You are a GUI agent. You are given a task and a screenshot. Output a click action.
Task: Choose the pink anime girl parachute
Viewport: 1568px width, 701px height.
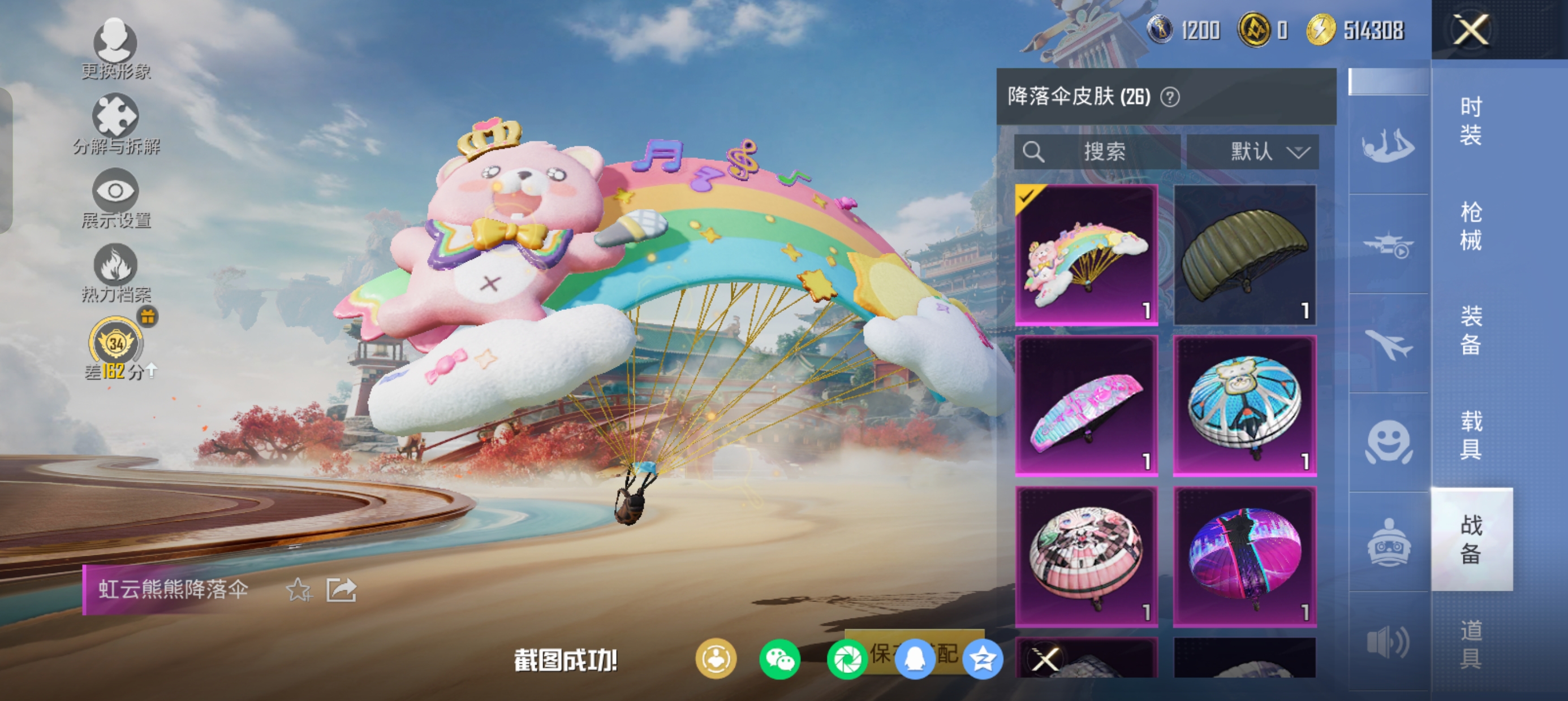(x=1087, y=556)
